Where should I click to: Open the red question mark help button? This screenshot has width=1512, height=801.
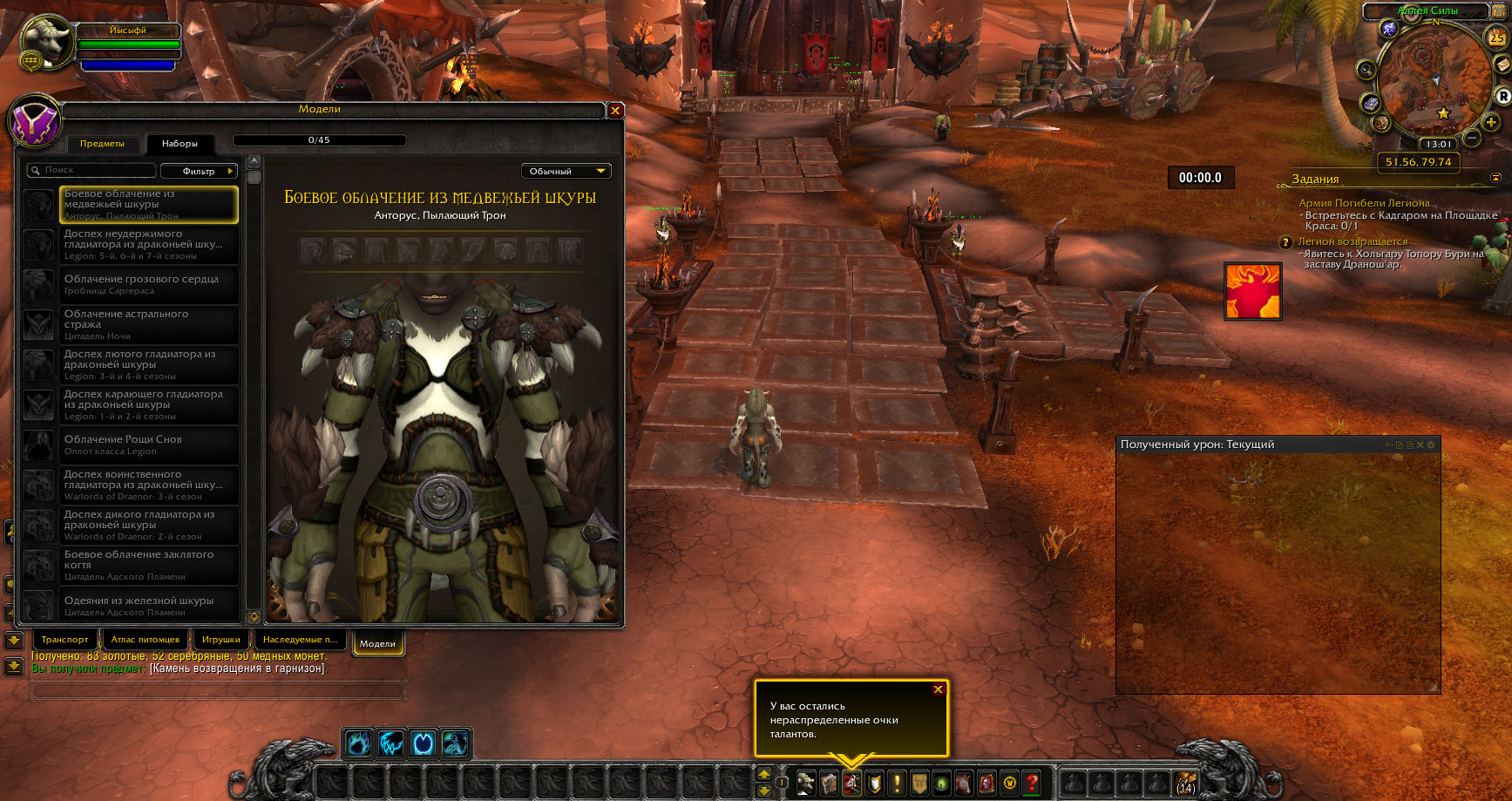pos(1032,783)
